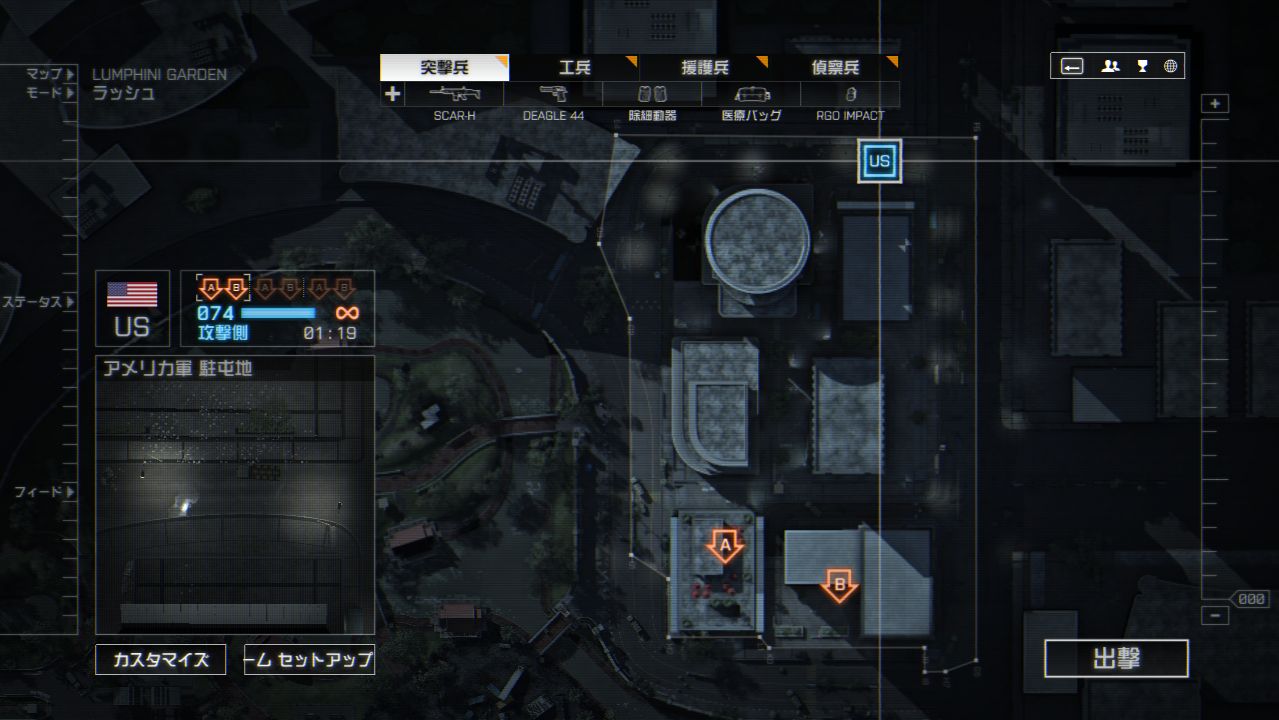The width and height of the screenshot is (1279, 720).
Task: Open the squad people icon at top right
Action: [x=1110, y=67]
